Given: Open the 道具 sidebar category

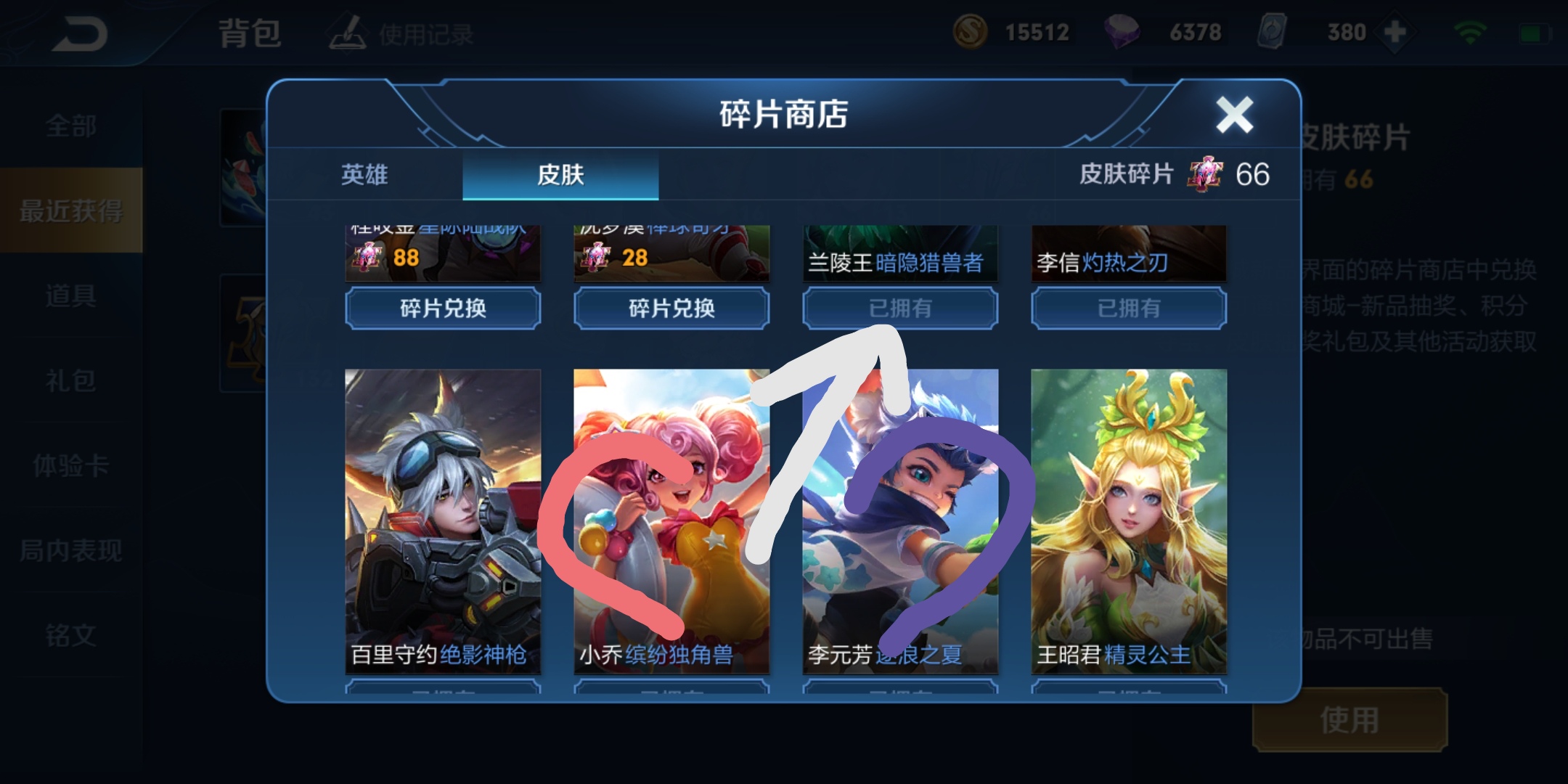Looking at the screenshot, I should coord(73,295).
